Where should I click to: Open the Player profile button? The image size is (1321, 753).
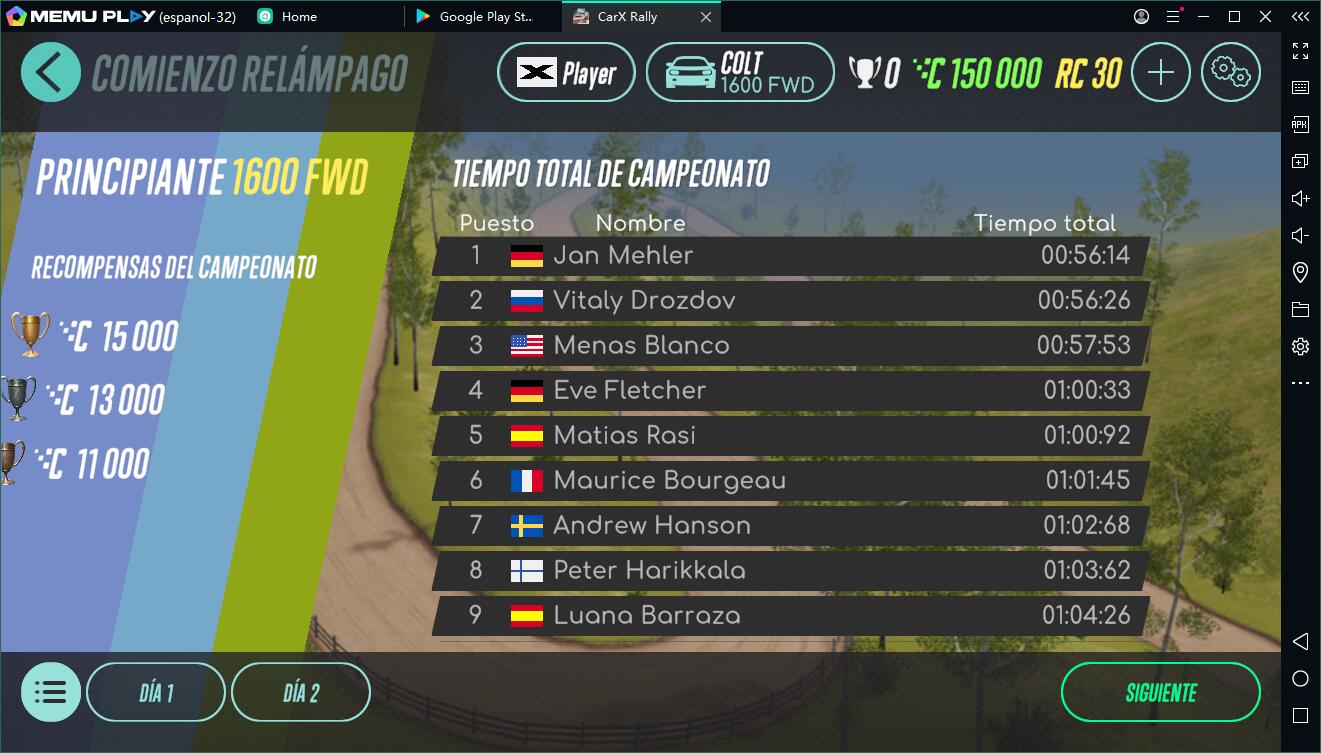[x=566, y=72]
